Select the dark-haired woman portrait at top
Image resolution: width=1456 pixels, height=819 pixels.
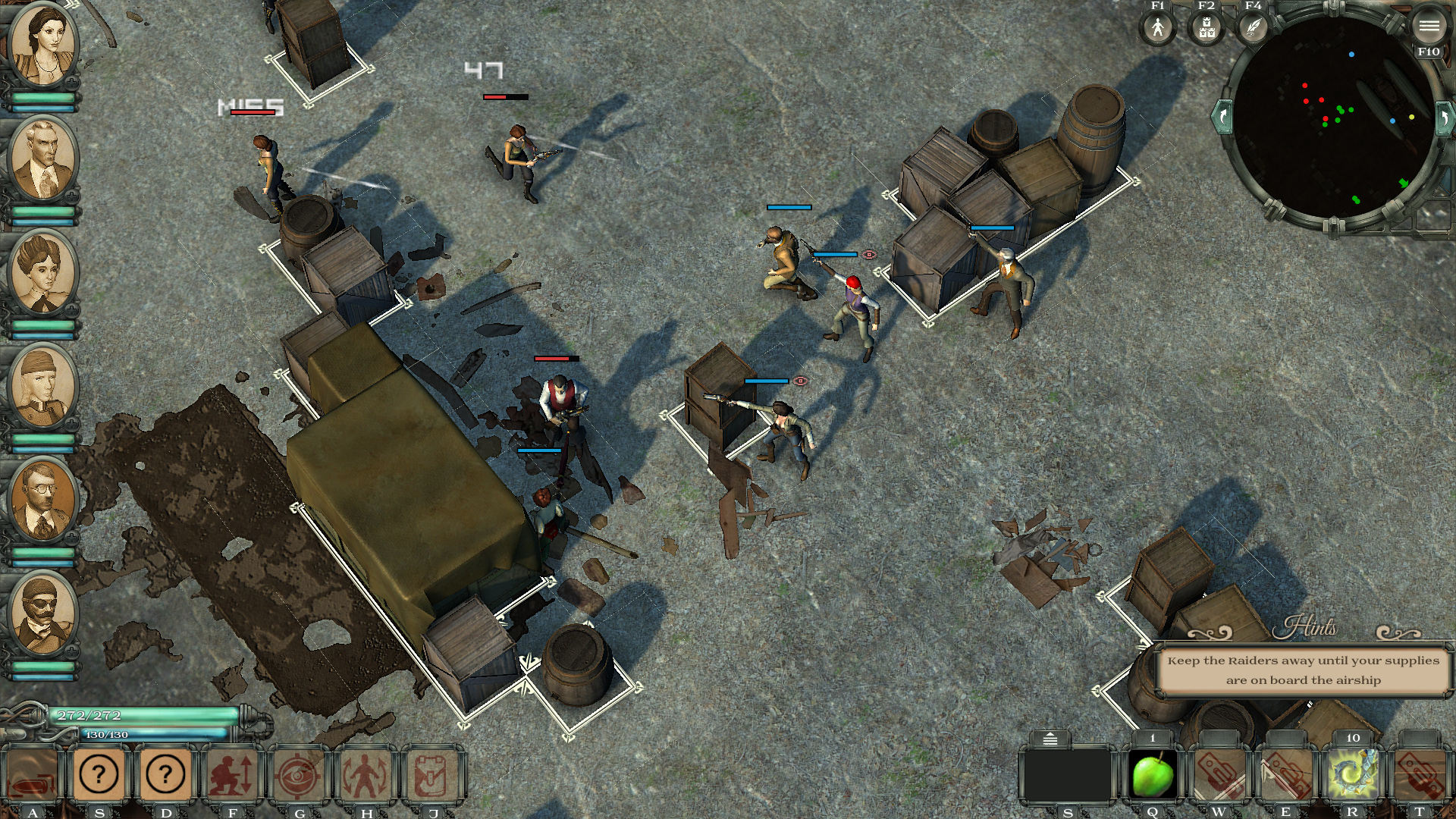coord(43,44)
